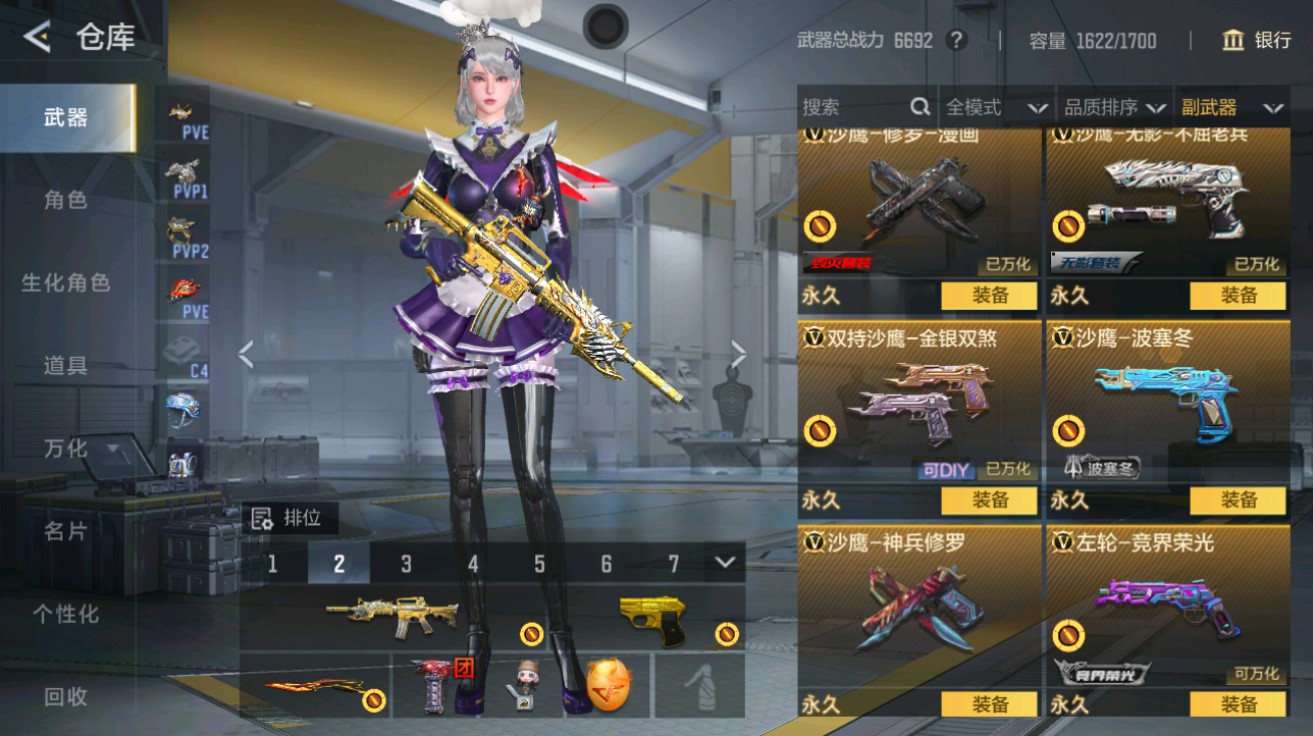Expand loadout slots with chevron beside slot 7
1313x736 pixels.
pyautogui.click(x=723, y=564)
